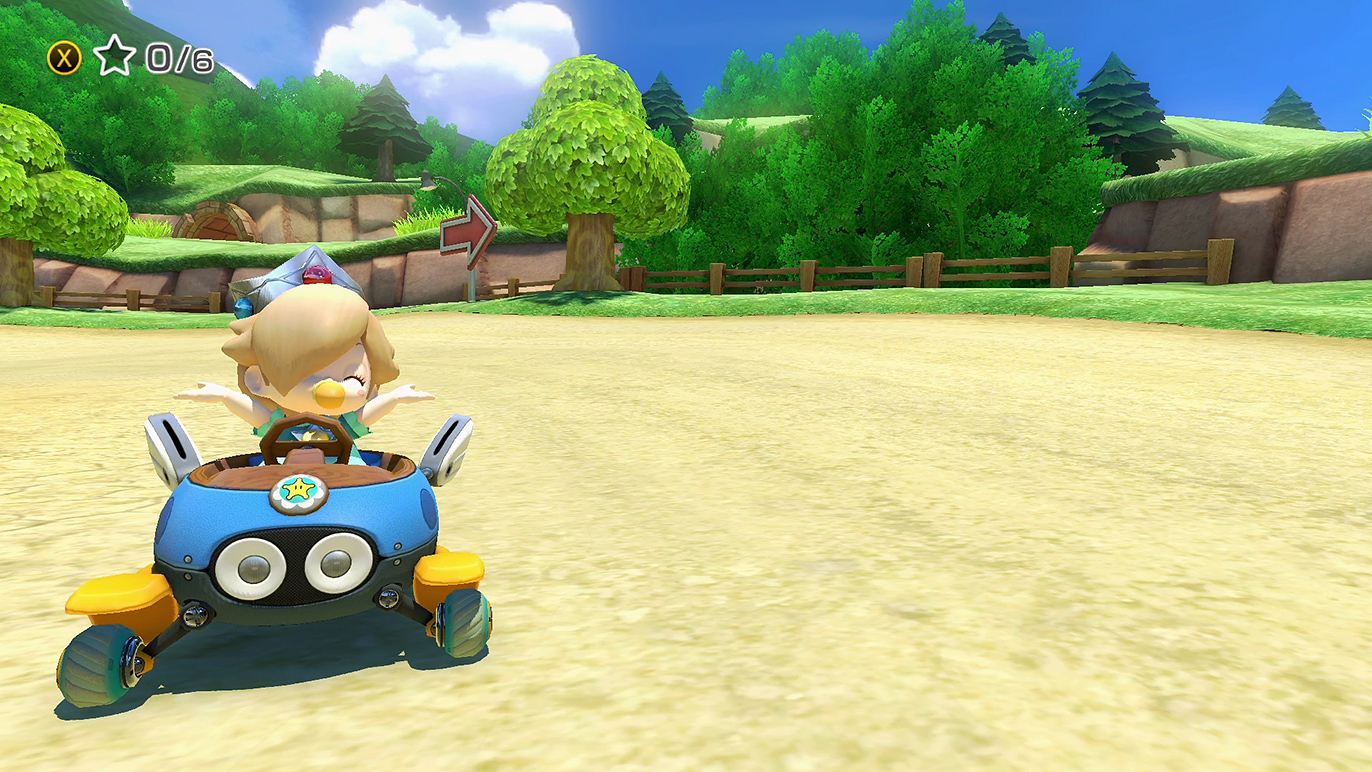Click the star favorites tracker icon
Image resolution: width=1372 pixels, height=772 pixels.
click(x=114, y=57)
